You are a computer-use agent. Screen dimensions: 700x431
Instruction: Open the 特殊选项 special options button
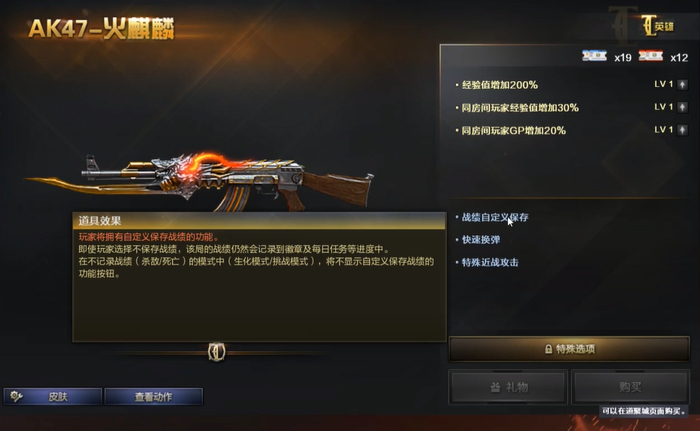tap(569, 349)
